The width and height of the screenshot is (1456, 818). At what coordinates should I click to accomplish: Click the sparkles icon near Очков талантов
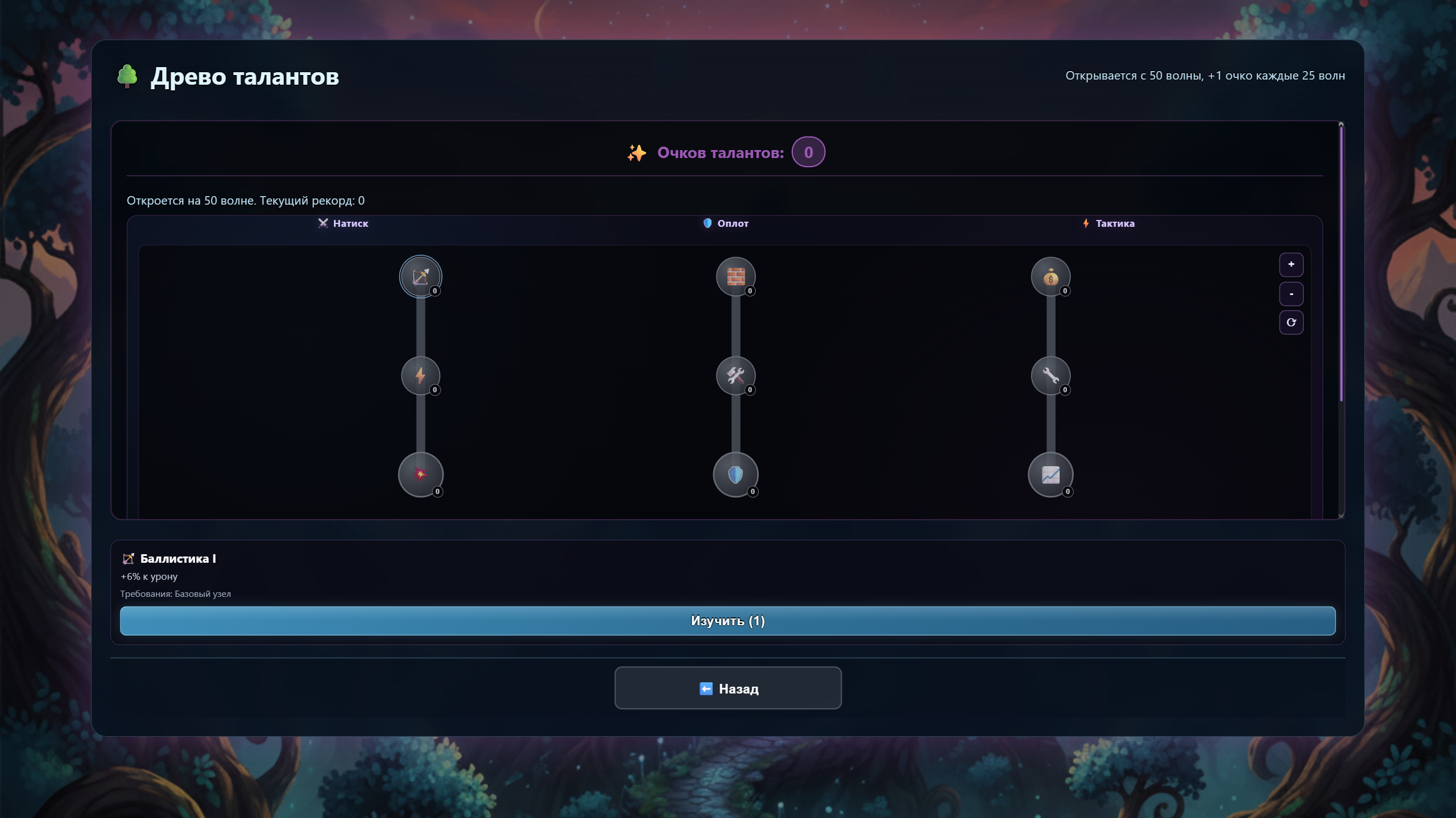pos(637,152)
